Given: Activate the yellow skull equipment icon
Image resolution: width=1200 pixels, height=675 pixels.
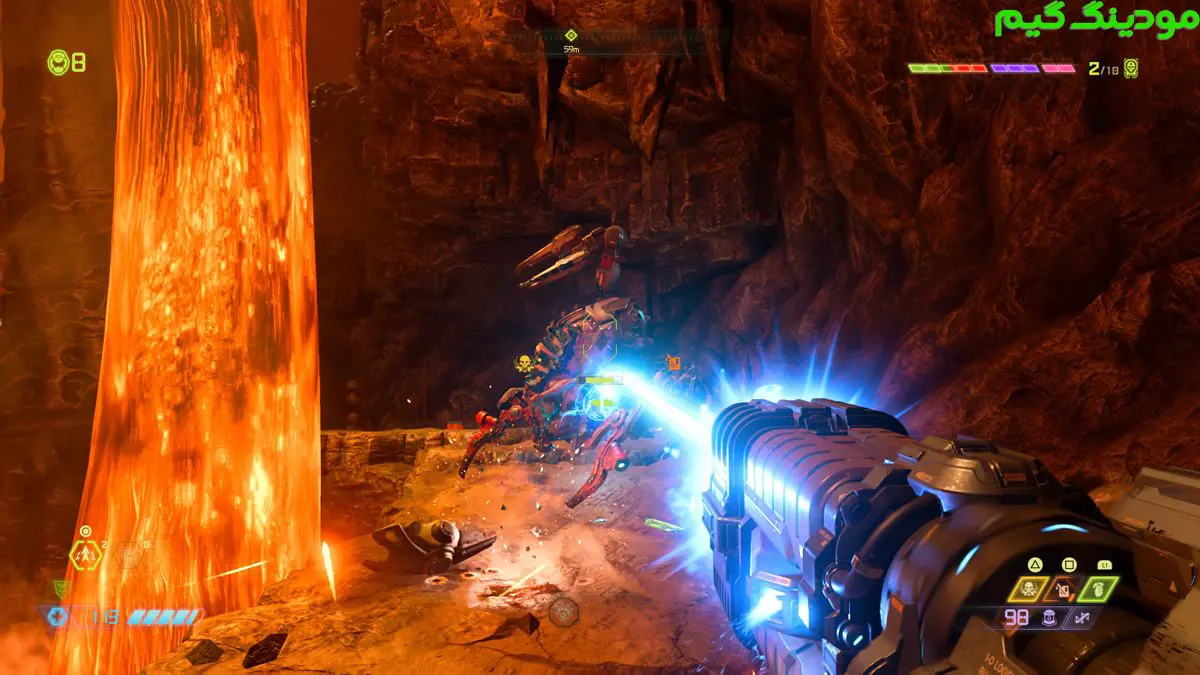Looking at the screenshot, I should point(1027,588).
